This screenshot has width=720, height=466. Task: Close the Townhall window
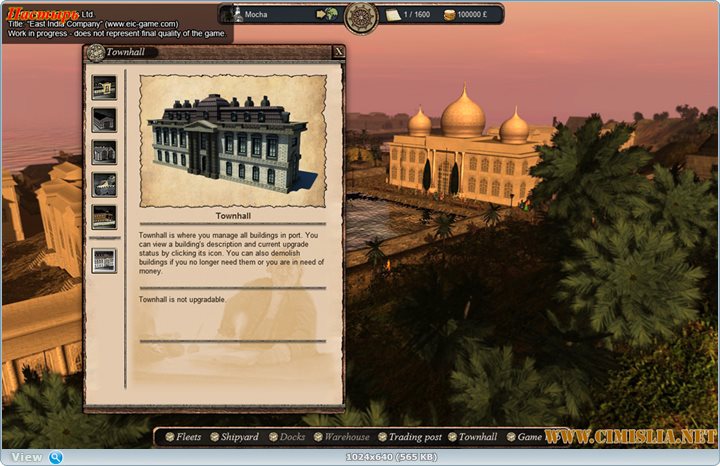pos(339,52)
